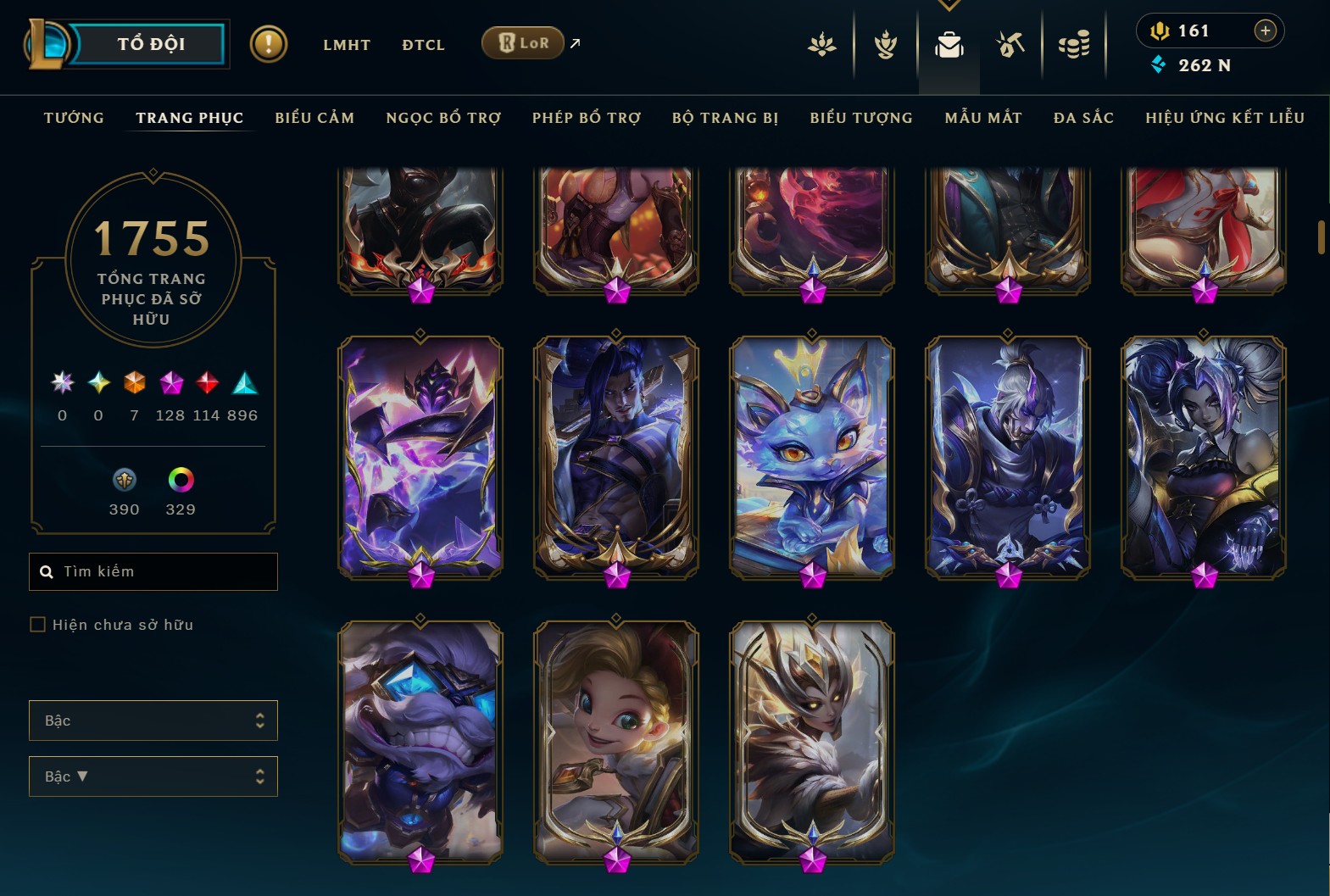Open the first Bậc dropdown
The image size is (1330, 896).
153,720
